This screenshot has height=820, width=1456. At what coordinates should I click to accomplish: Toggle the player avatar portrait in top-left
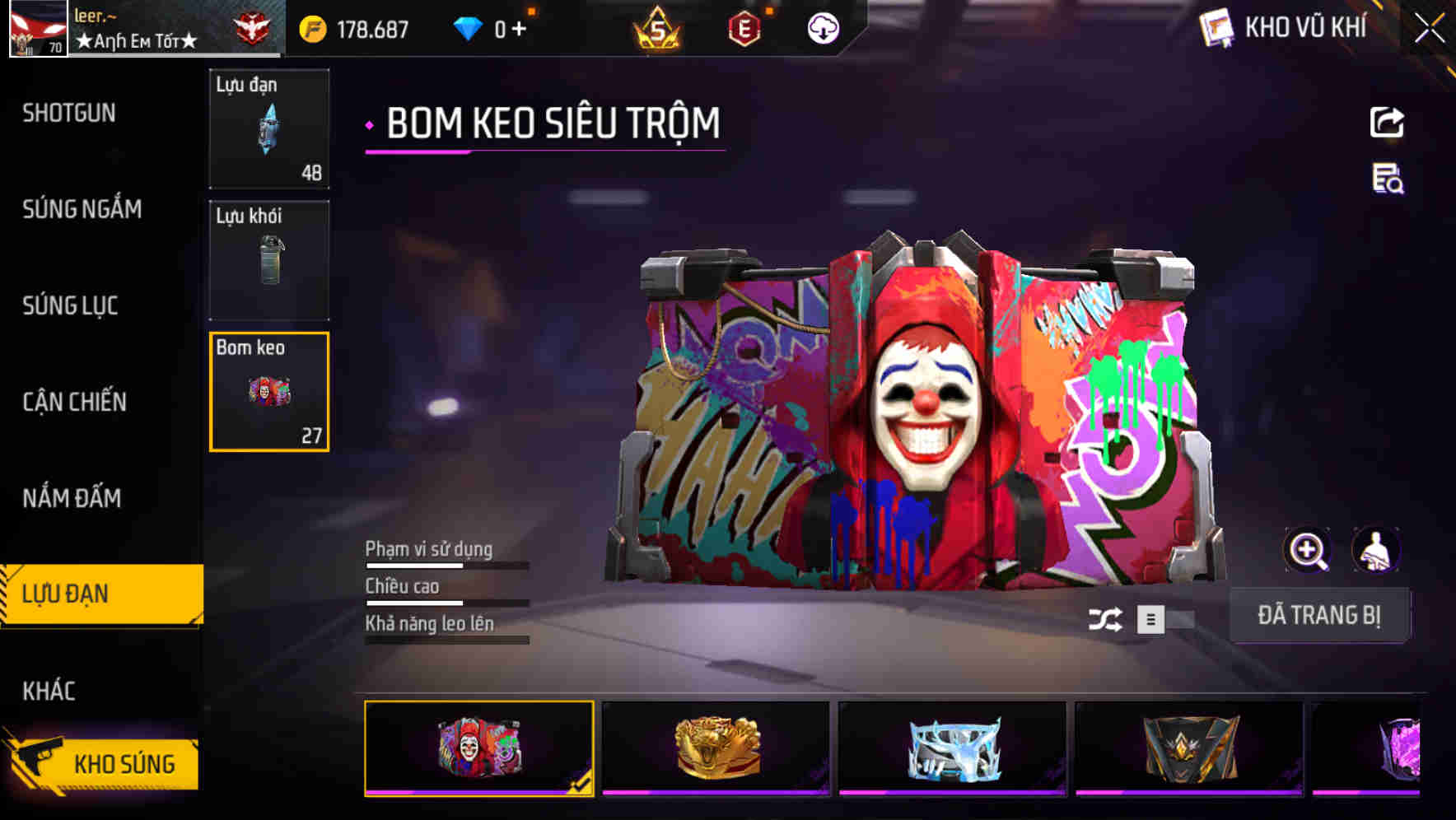click(37, 27)
